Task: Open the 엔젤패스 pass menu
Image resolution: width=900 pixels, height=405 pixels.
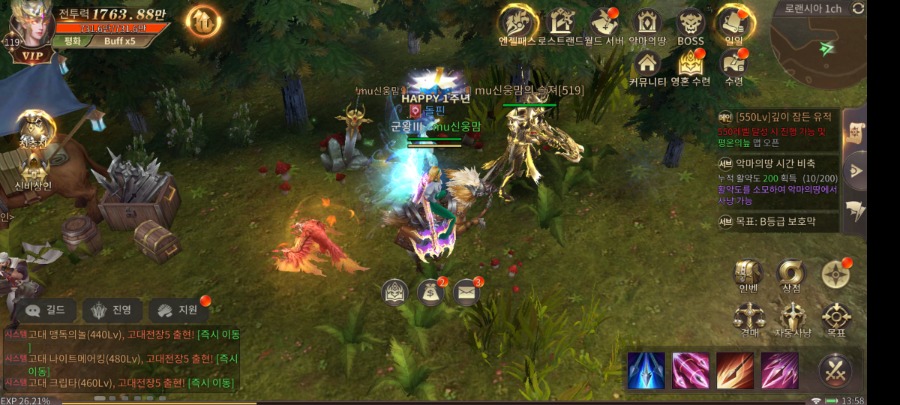Action: tap(517, 22)
